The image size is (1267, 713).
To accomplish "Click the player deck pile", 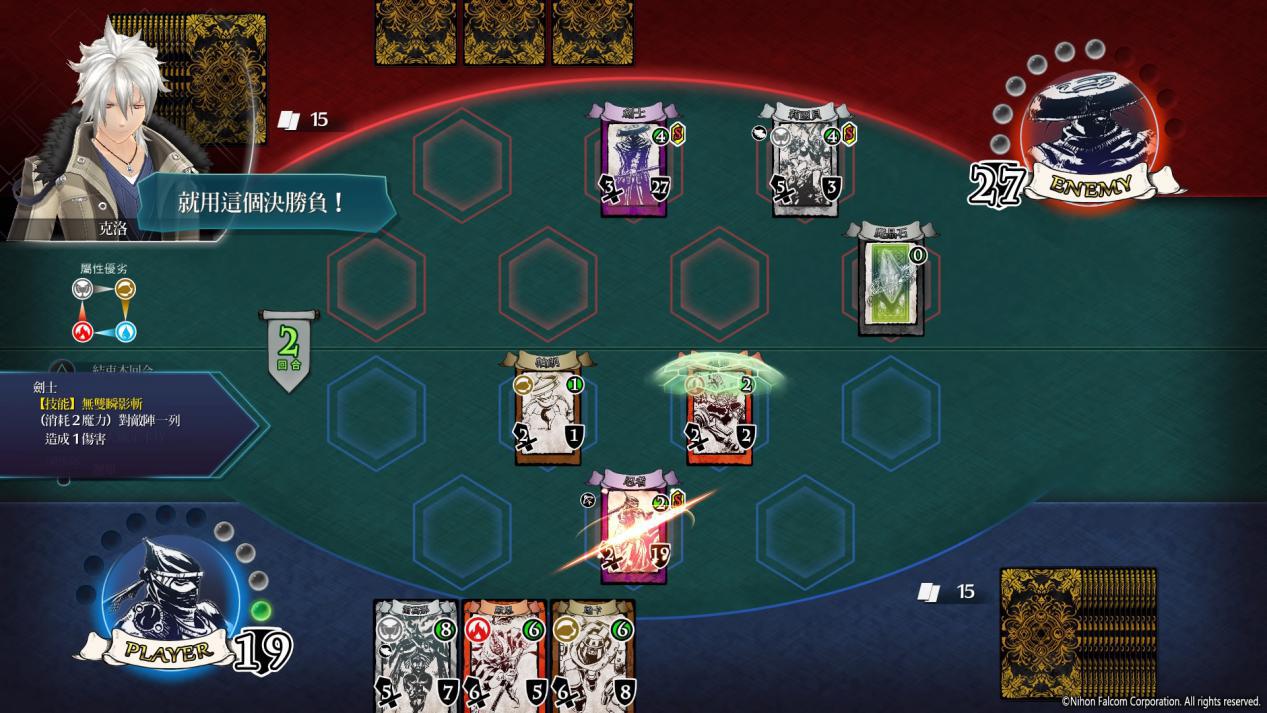I will click(1078, 632).
